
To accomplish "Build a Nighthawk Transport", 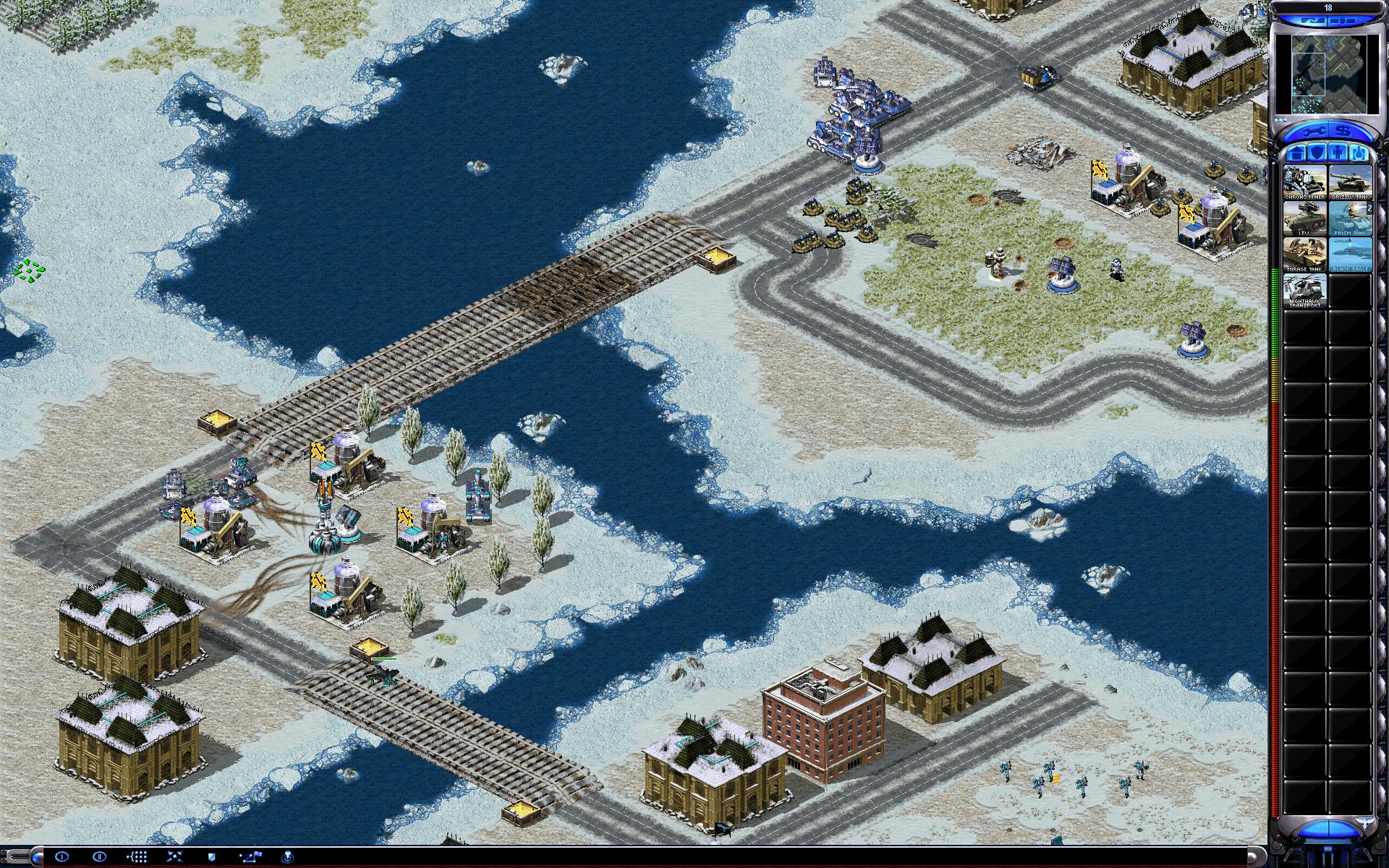I will point(1305,290).
